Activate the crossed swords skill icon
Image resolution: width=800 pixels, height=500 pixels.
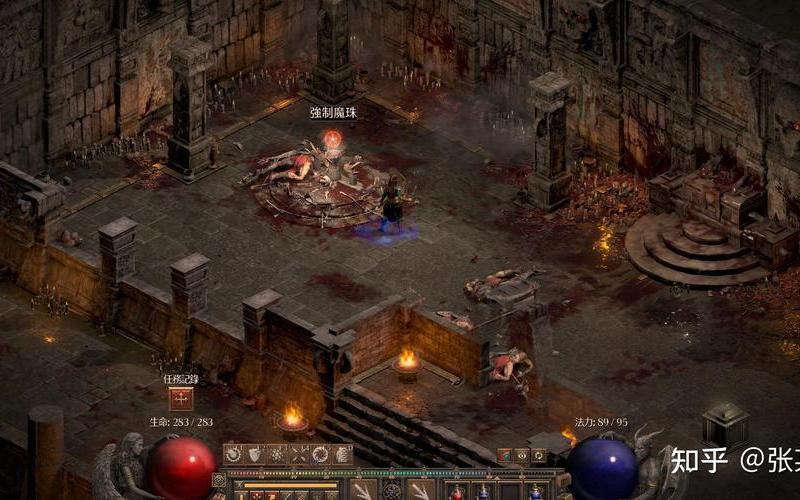pos(298,455)
